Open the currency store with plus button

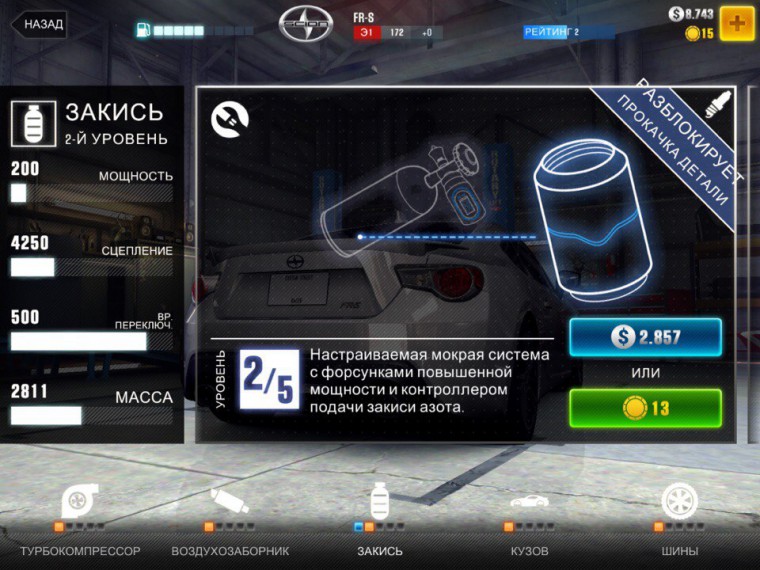pos(736,23)
